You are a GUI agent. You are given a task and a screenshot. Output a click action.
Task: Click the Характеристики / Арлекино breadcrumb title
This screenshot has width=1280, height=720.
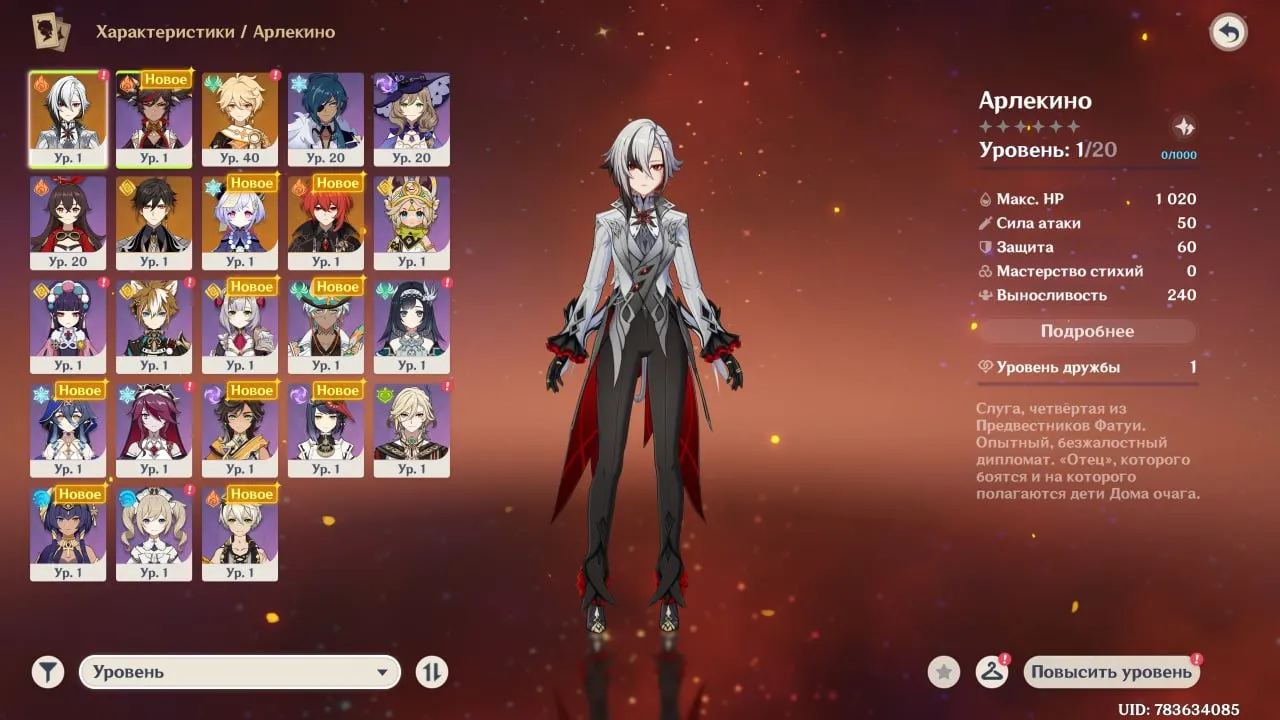[216, 31]
